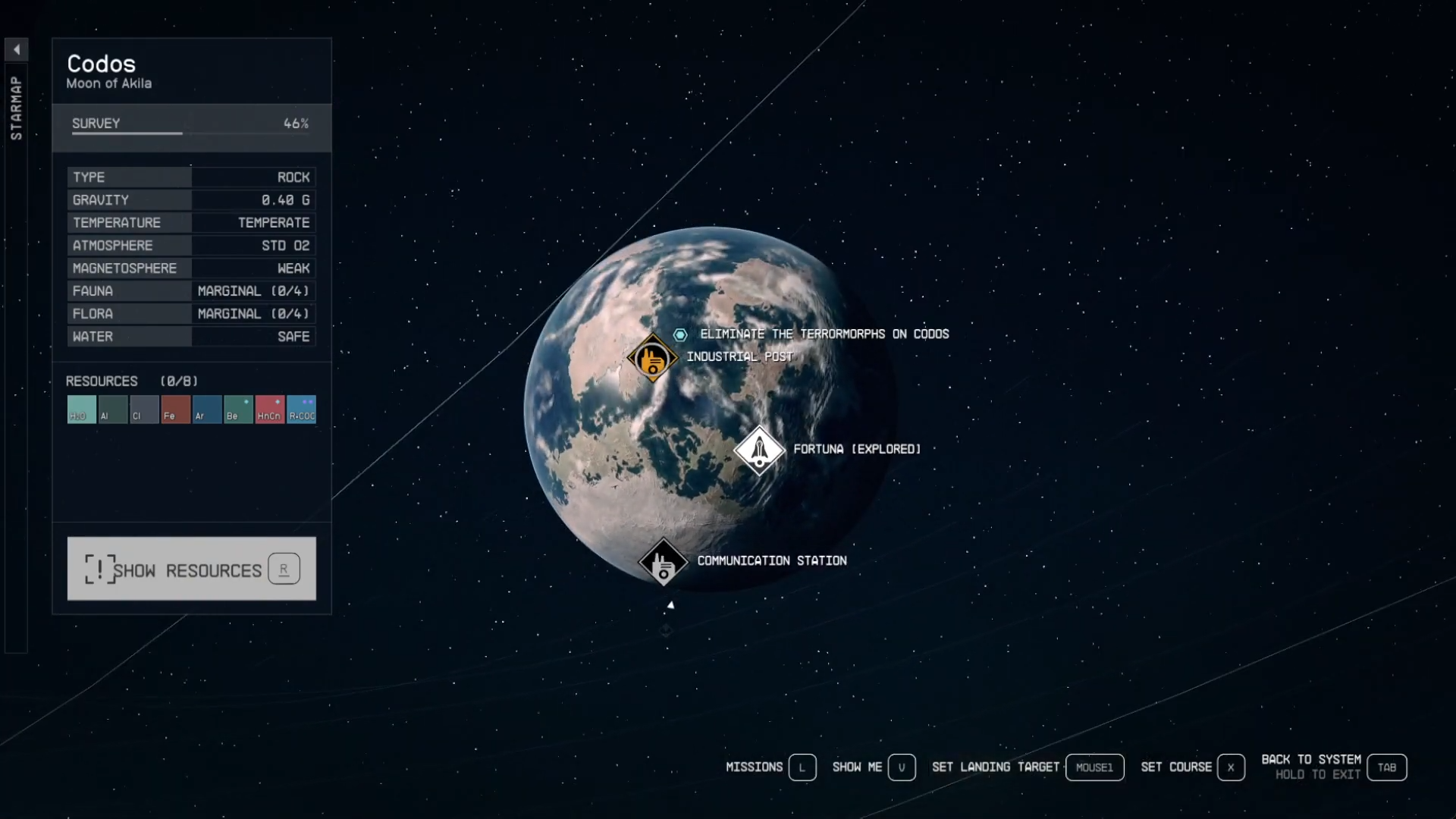
Task: Select the H2O resource tile
Action: point(81,409)
